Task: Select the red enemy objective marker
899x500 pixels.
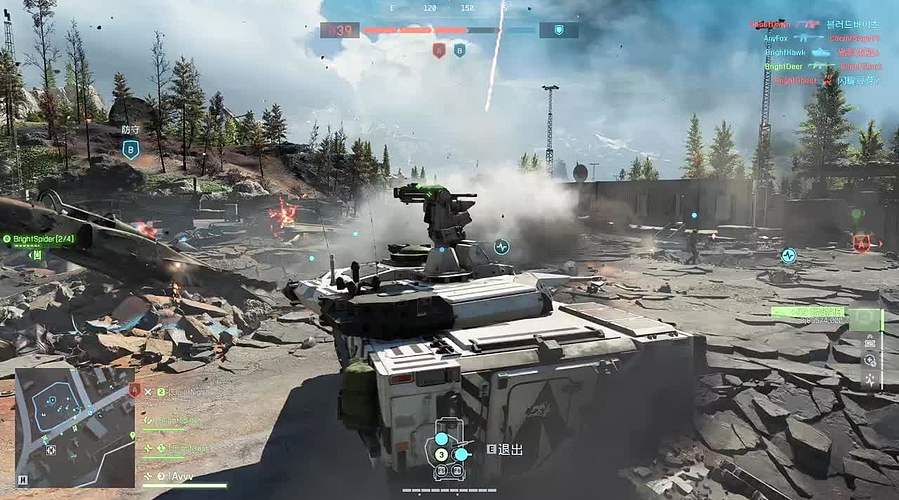Action: click(x=860, y=242)
